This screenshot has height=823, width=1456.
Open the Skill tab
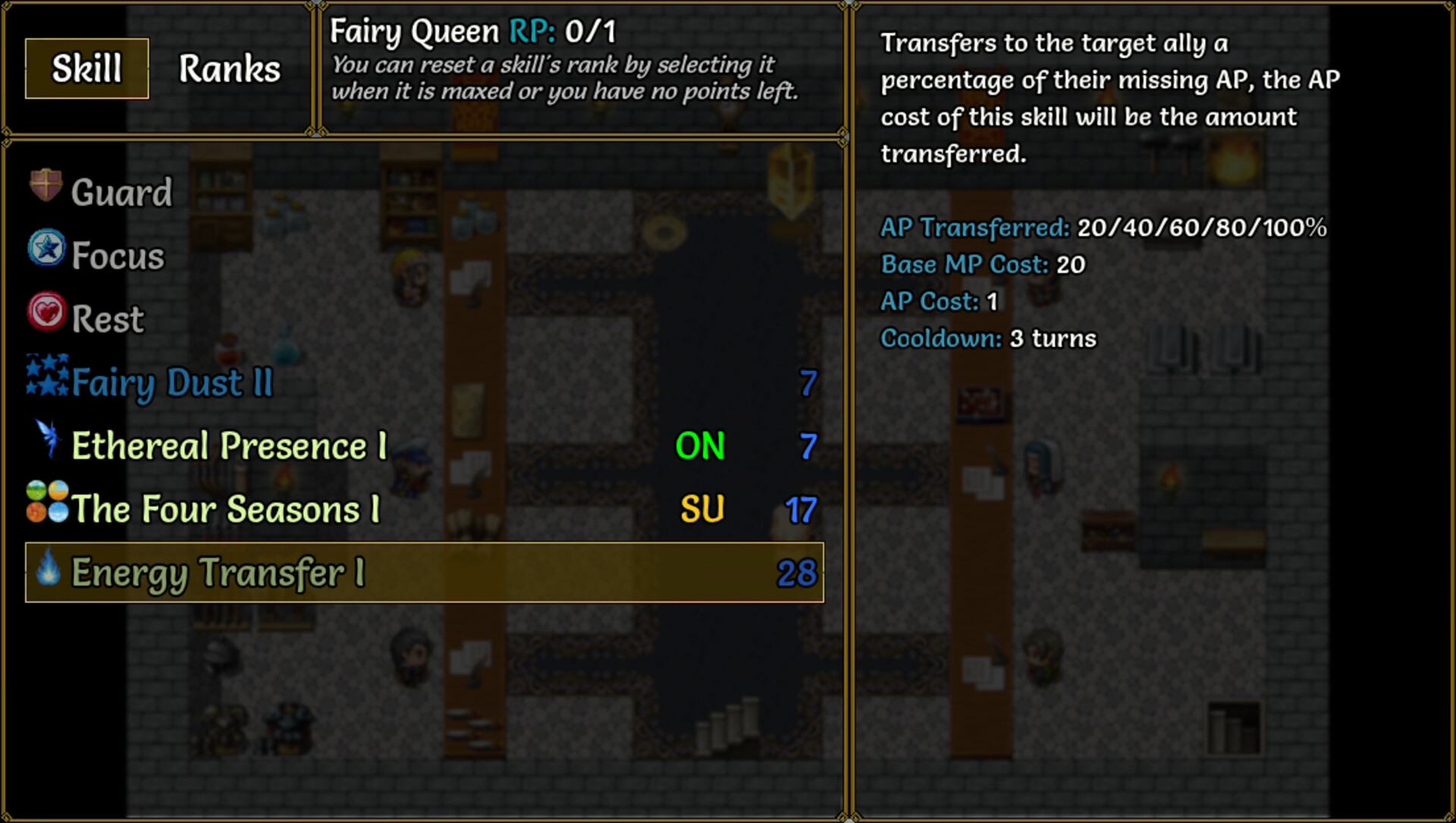tap(85, 68)
